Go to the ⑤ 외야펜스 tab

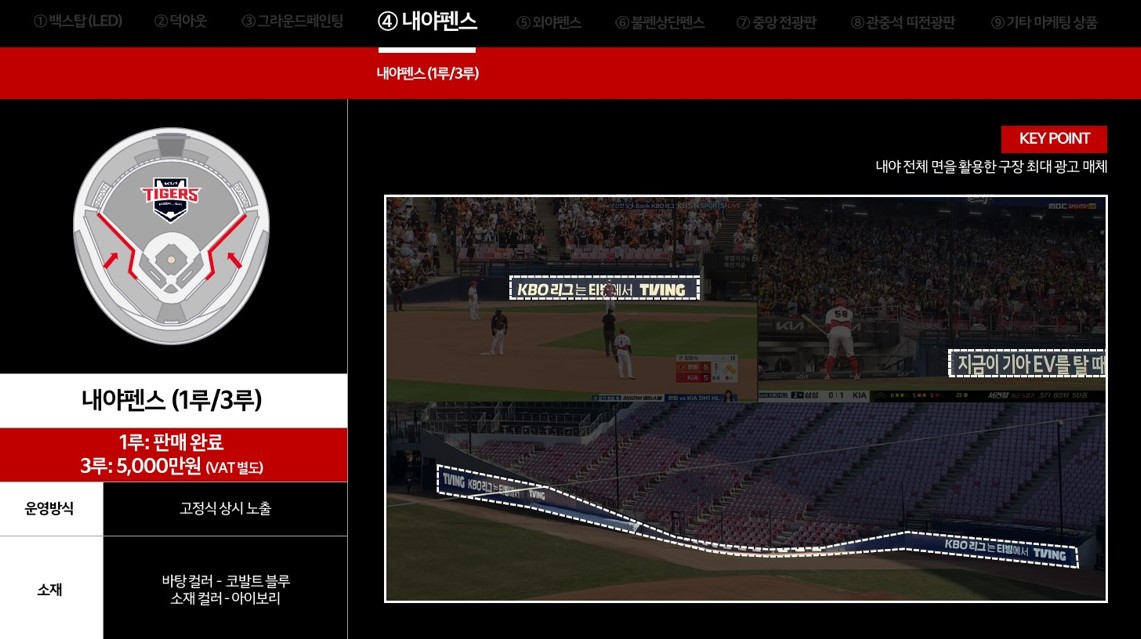point(548,22)
